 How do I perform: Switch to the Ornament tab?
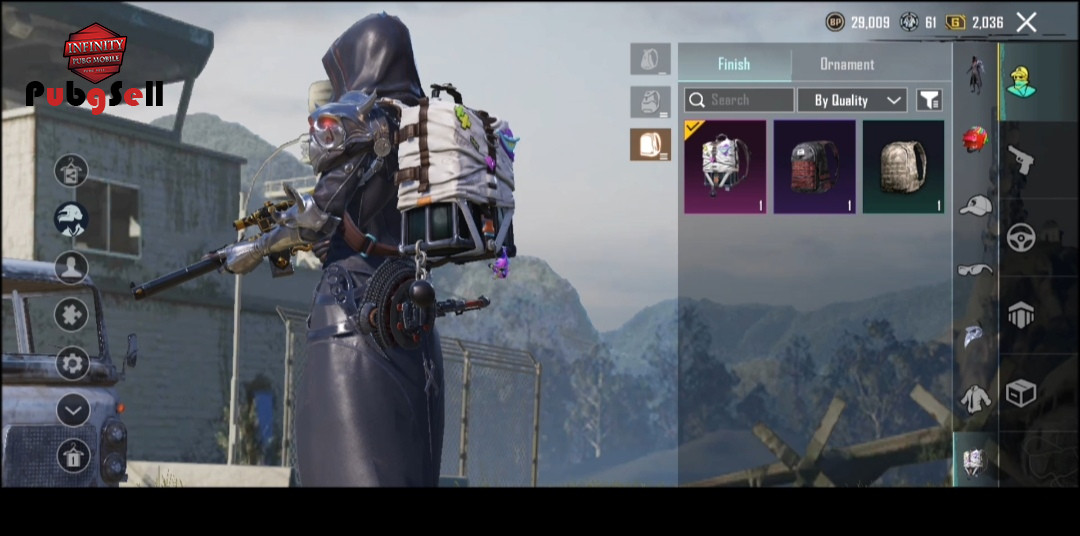pos(846,64)
